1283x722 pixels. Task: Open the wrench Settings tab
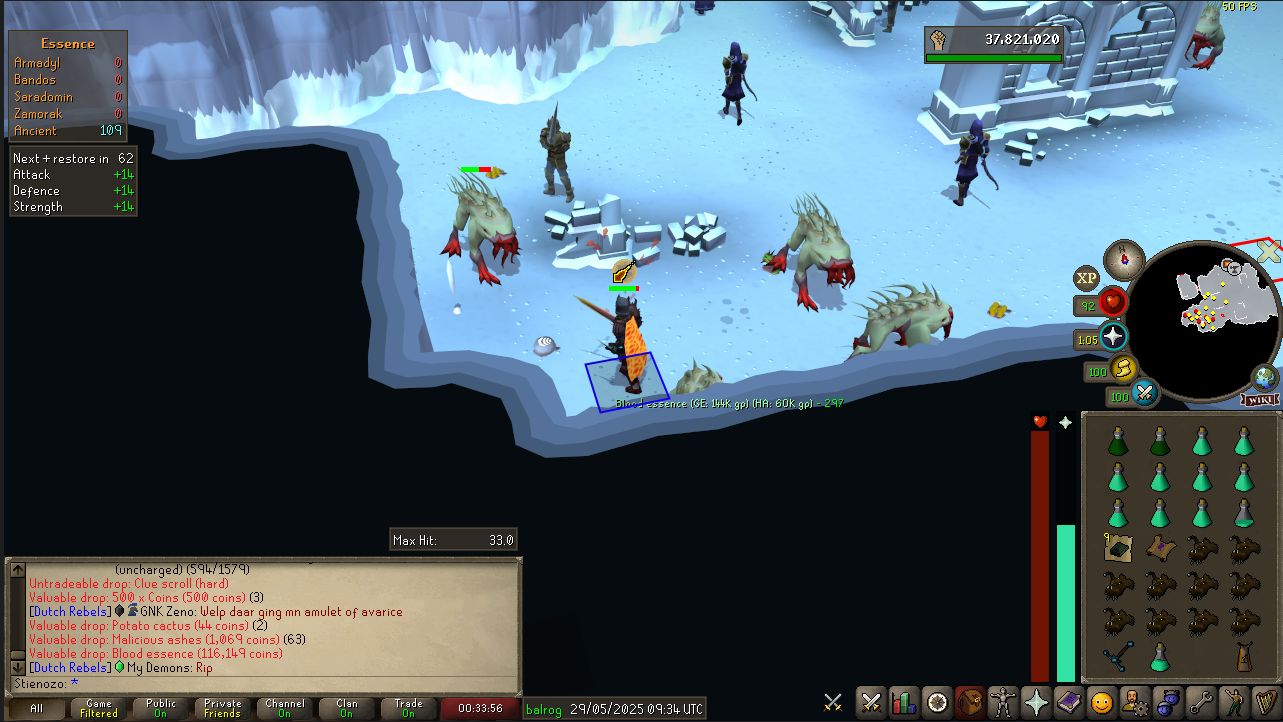1200,702
